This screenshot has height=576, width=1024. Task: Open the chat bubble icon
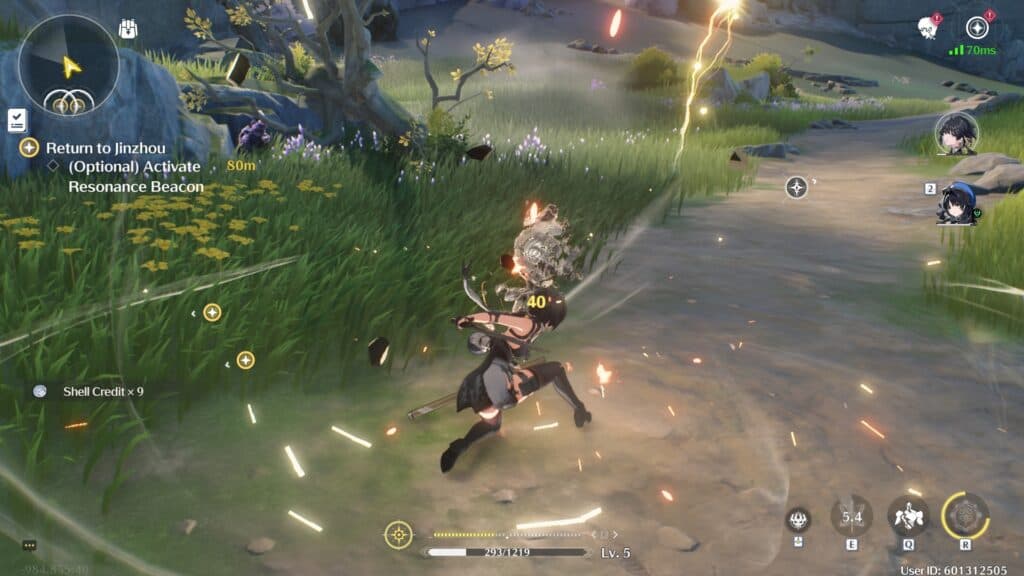click(x=29, y=545)
